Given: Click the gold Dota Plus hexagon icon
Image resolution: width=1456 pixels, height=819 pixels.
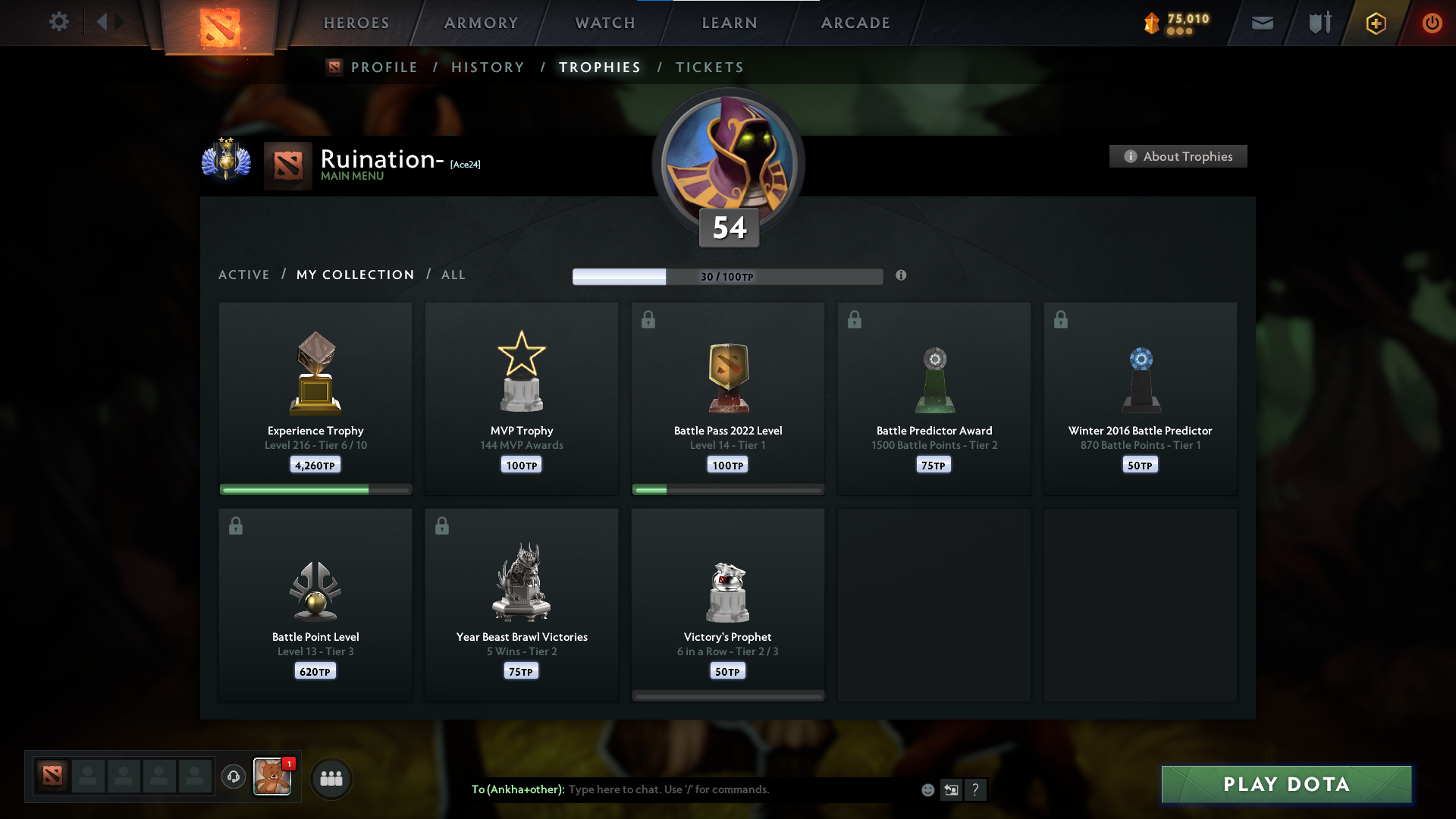Looking at the screenshot, I should coord(1375,23).
